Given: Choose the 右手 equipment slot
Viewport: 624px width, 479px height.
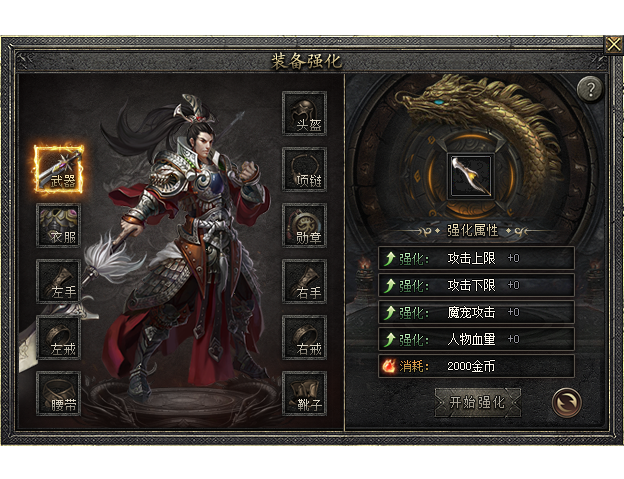Looking at the screenshot, I should pyautogui.click(x=305, y=281).
